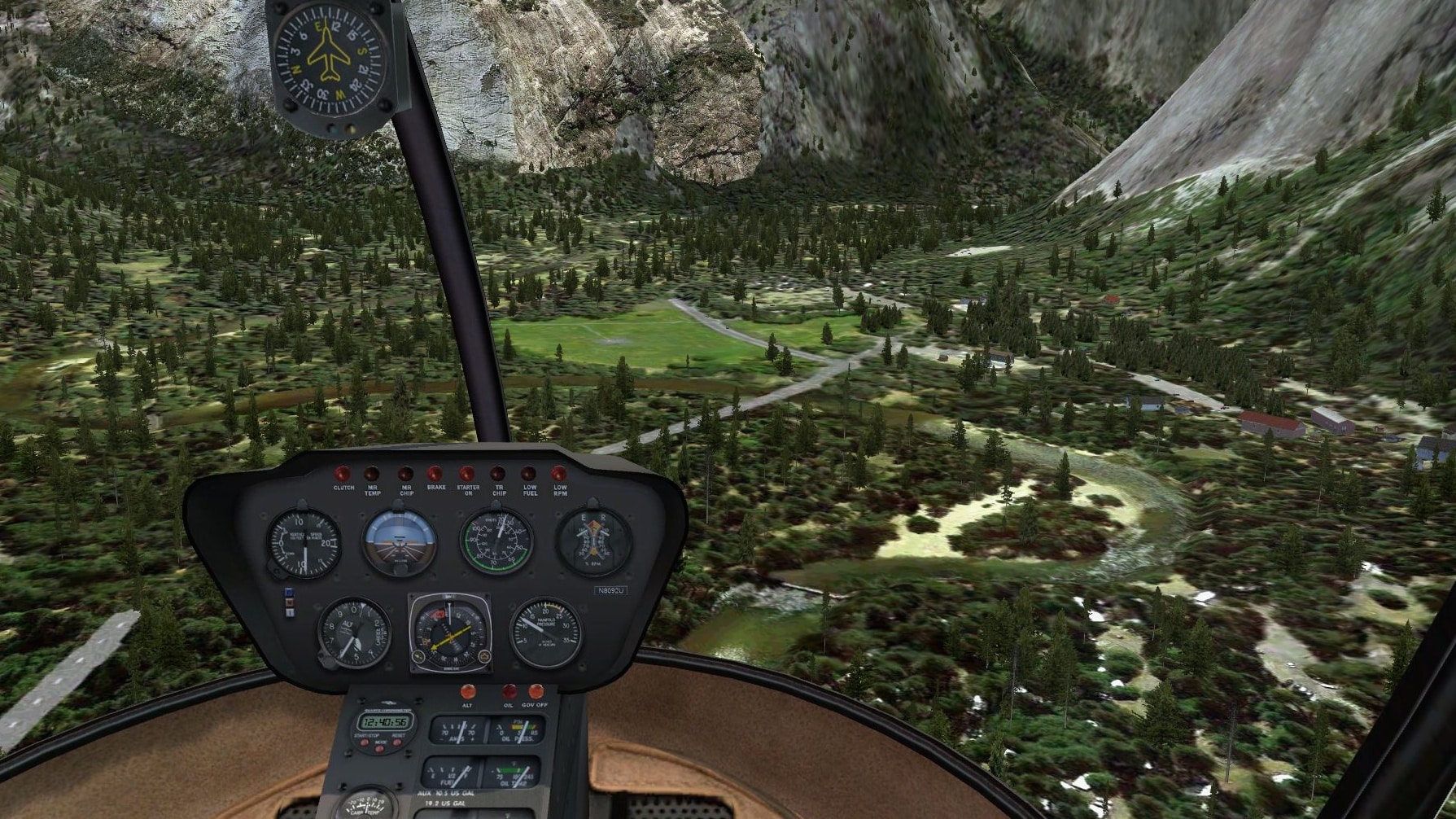Click the VOR gauge's left course knob
1456x819 pixels.
(x=419, y=658)
